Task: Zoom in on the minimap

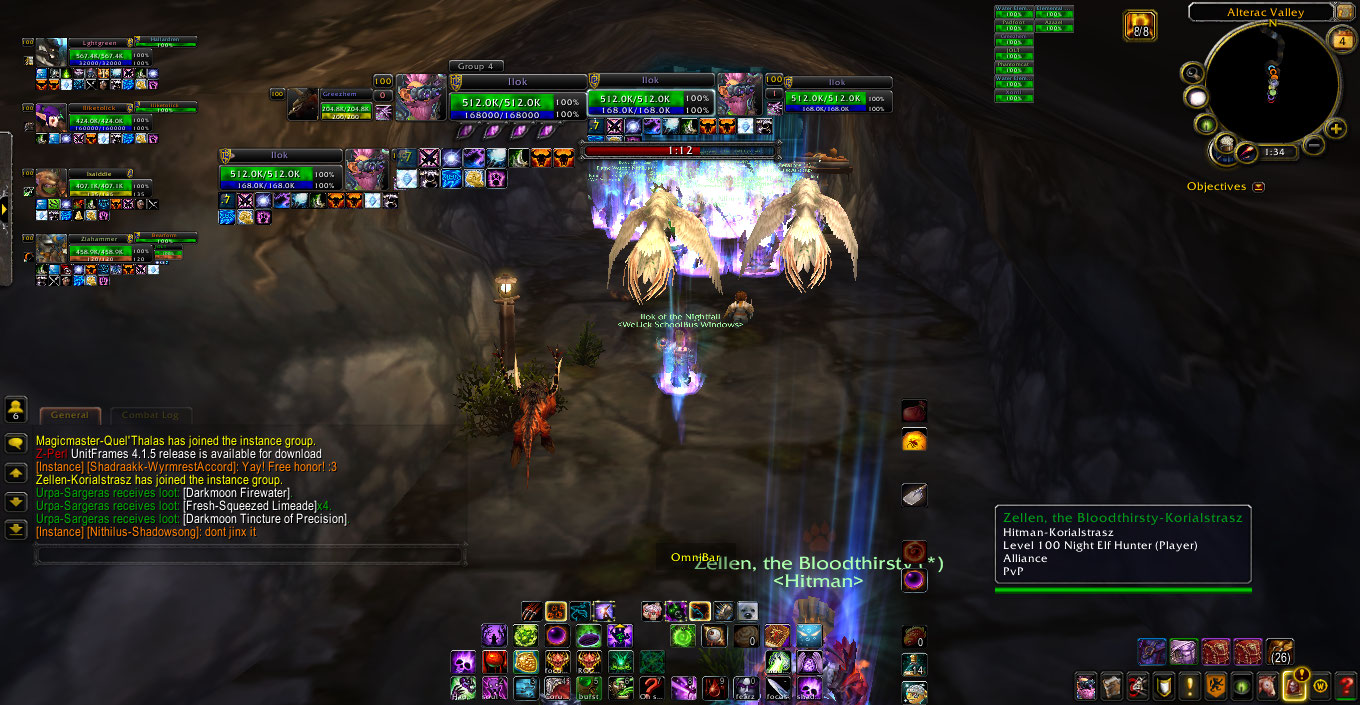Action: click(1336, 129)
